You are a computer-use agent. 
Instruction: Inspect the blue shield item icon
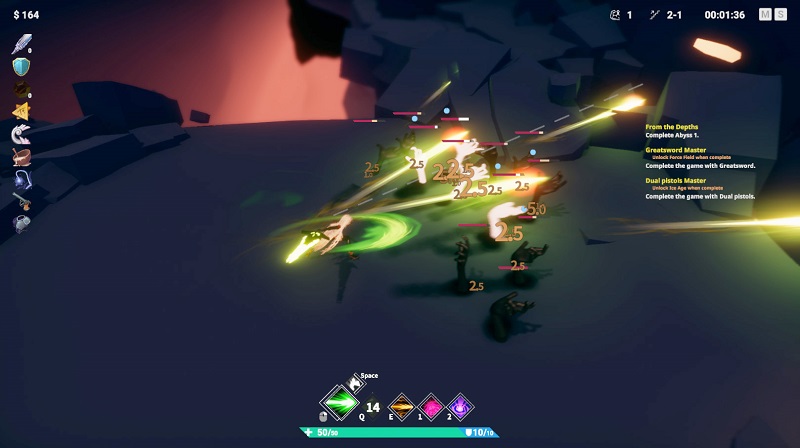point(21,67)
